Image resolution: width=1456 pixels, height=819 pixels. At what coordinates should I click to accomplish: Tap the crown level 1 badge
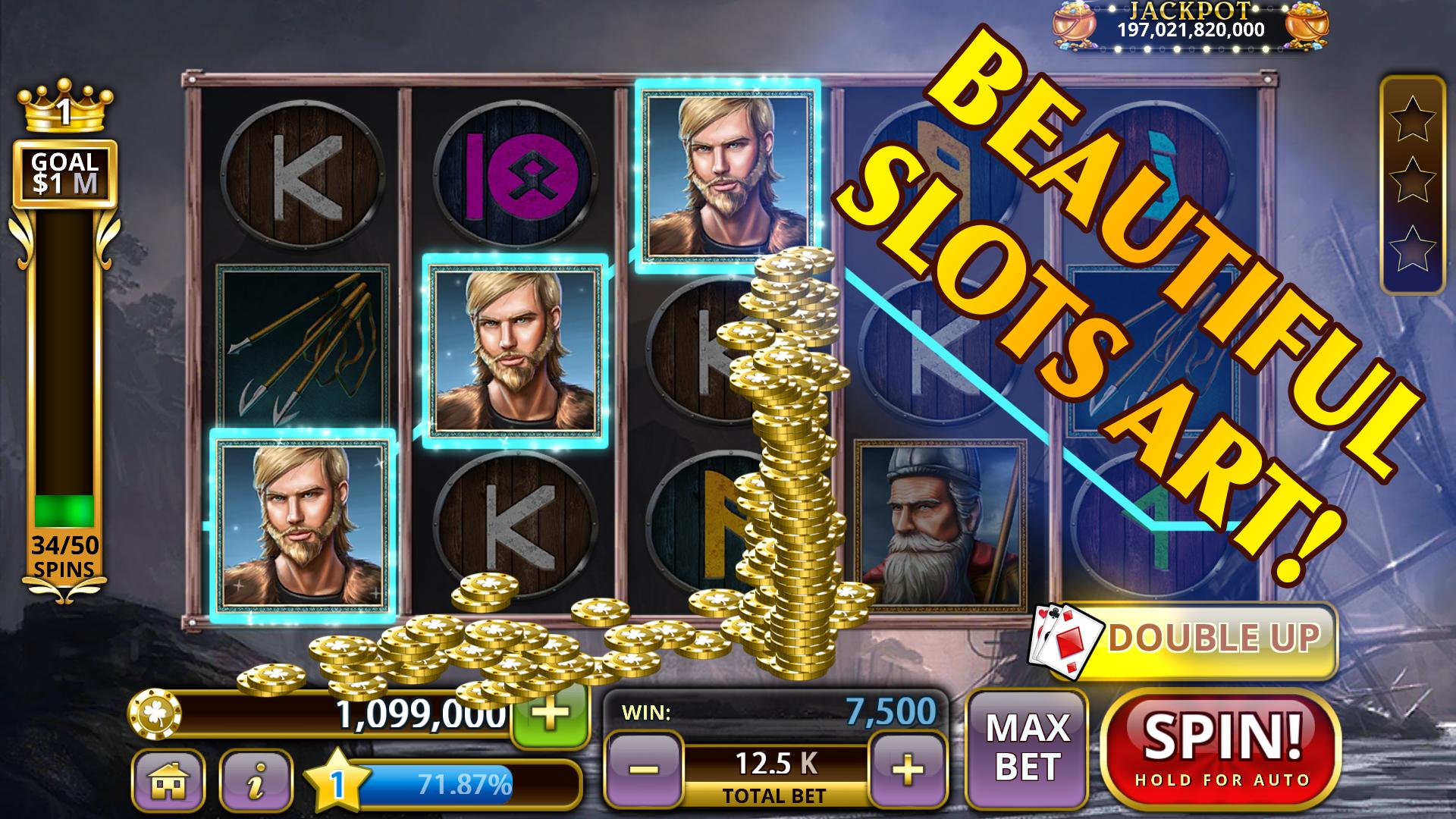(64, 109)
